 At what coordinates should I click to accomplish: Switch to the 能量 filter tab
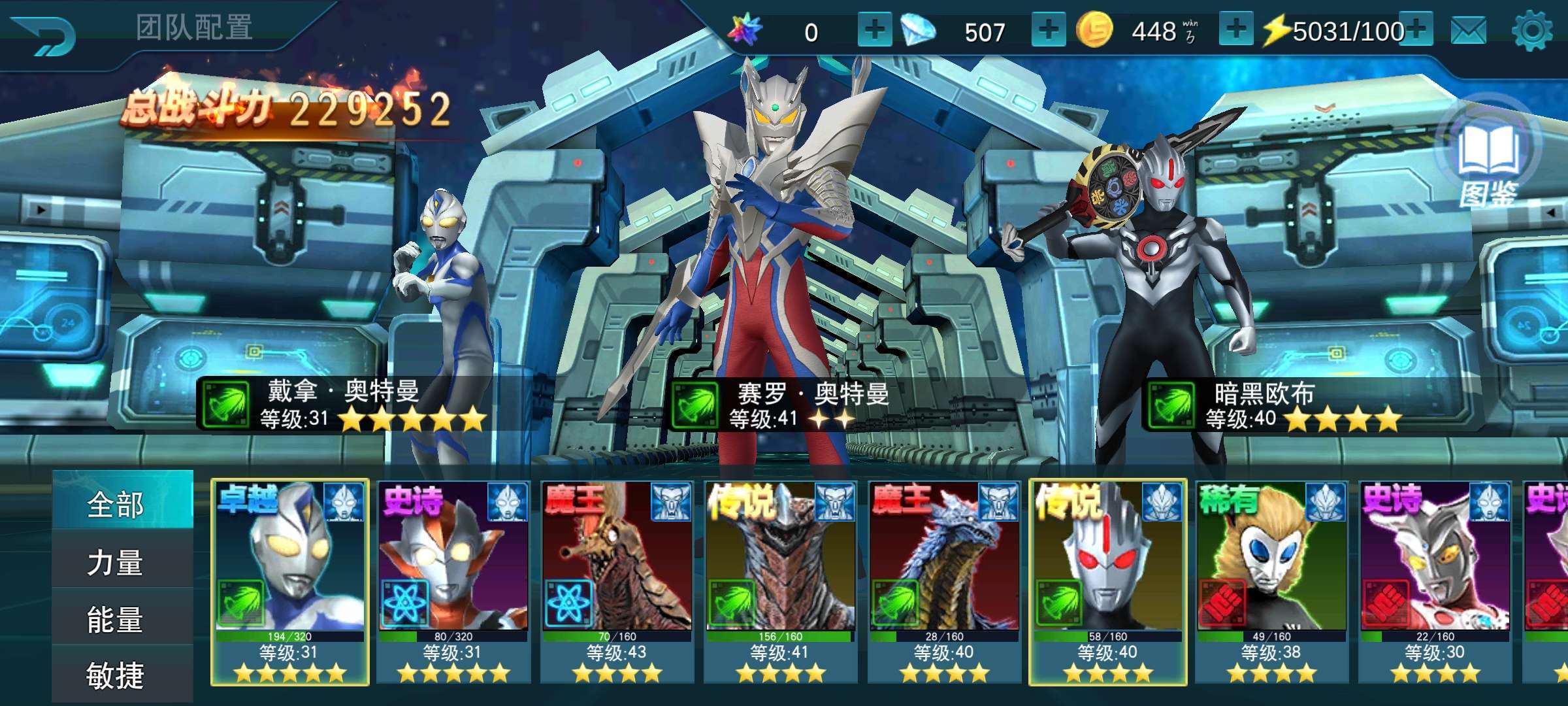pos(116,619)
